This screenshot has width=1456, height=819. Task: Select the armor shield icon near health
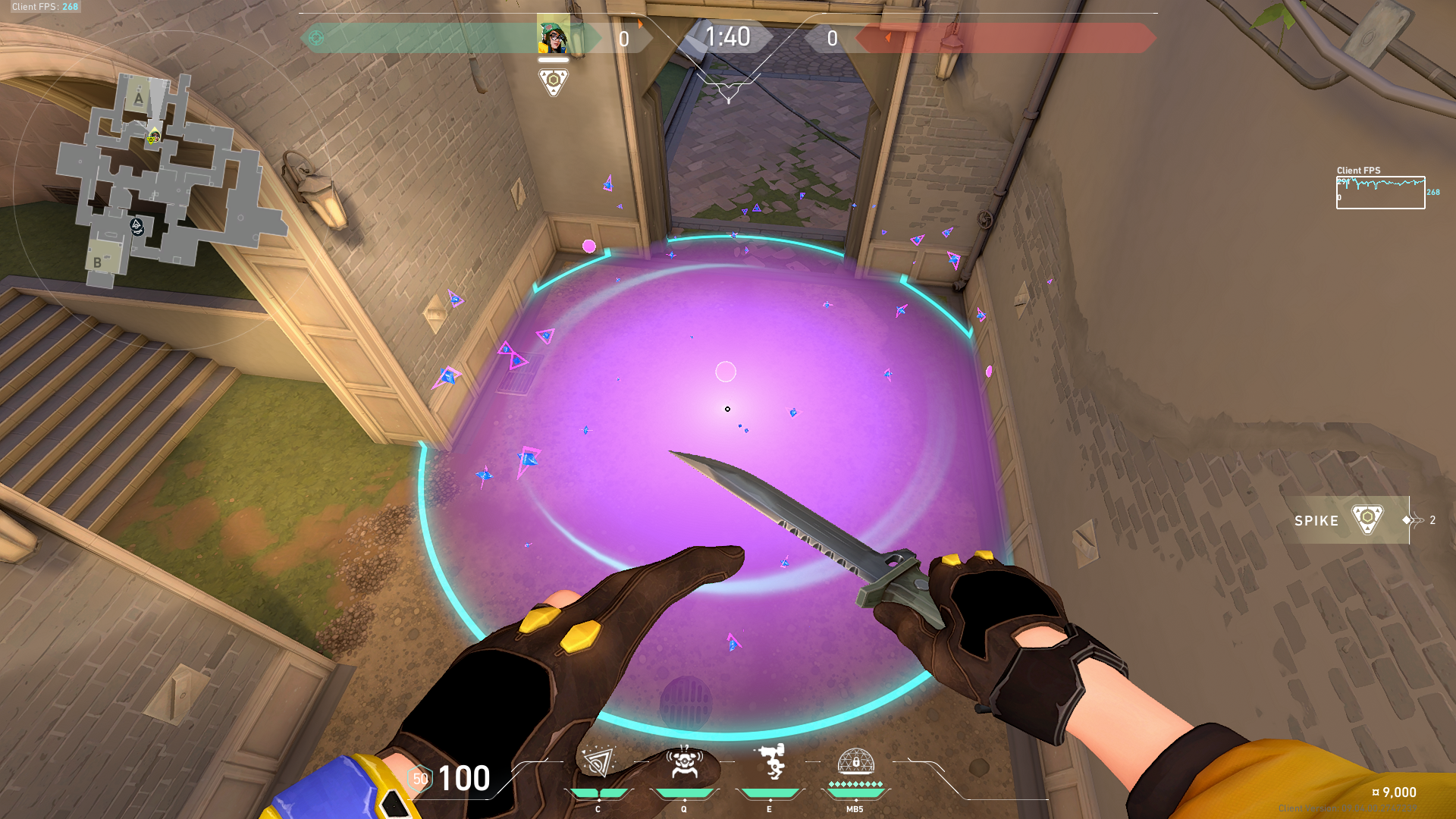click(x=419, y=778)
